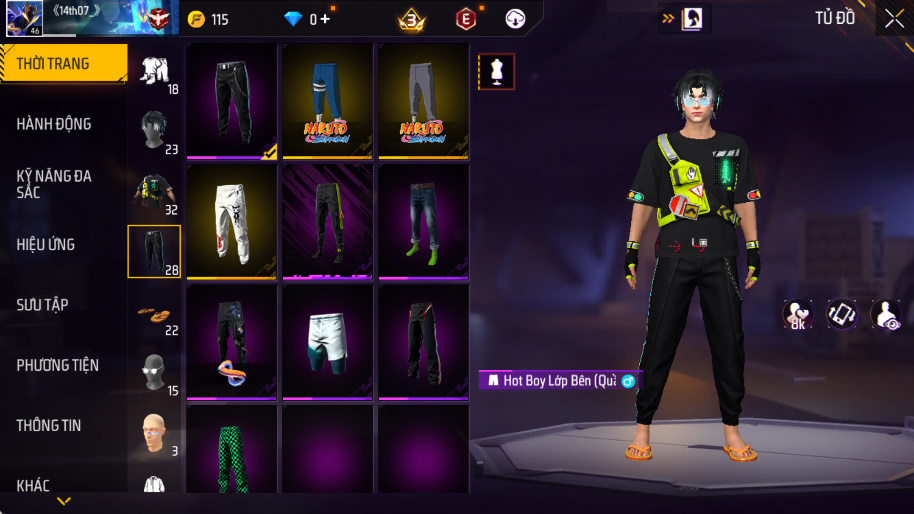Go to the Hiệu Ứng tab
Viewport: 914px width, 514px height.
pyautogui.click(x=63, y=244)
